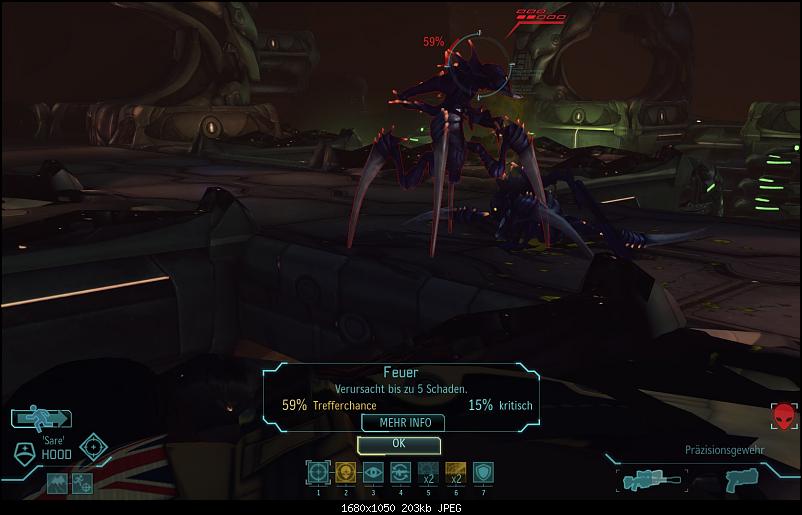The width and height of the screenshot is (802, 515).
Task: Click the mountain-like perk icon
Action: 56,483
